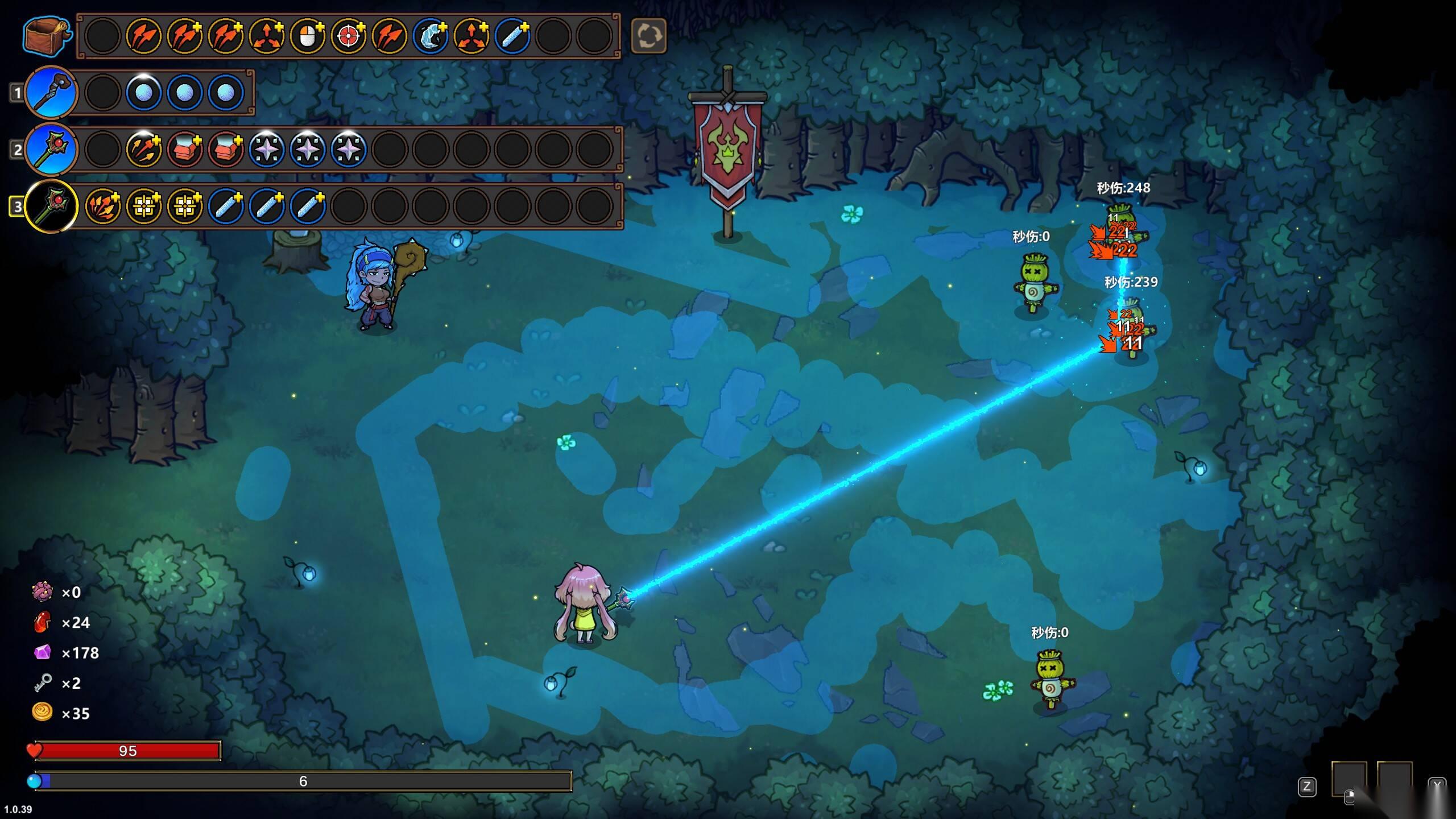Screen dimensions: 1456x819
Task: Click the fanned fire arrows spell on wand 3
Action: point(102,206)
